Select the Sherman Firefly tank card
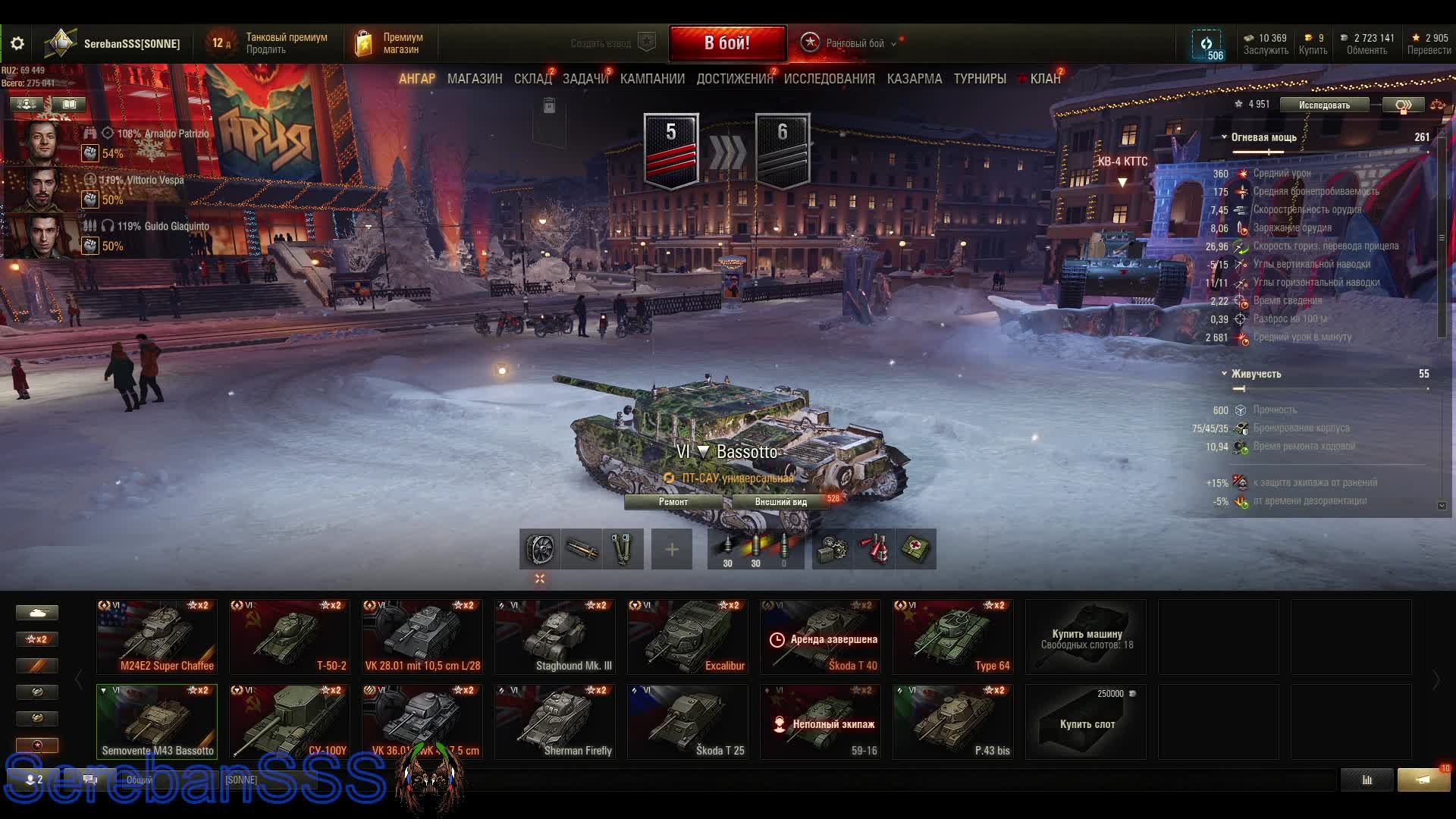 554,722
